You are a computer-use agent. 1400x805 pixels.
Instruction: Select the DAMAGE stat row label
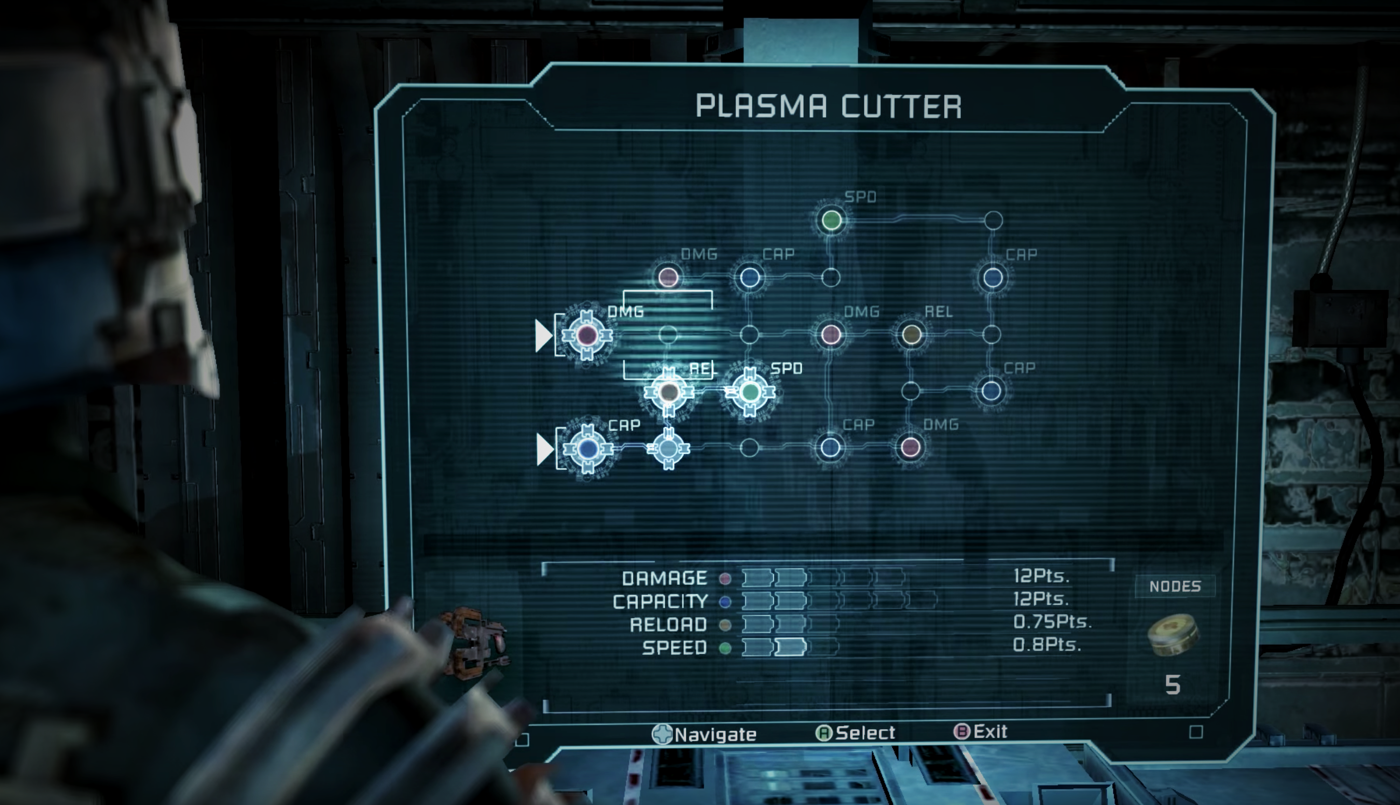point(665,577)
